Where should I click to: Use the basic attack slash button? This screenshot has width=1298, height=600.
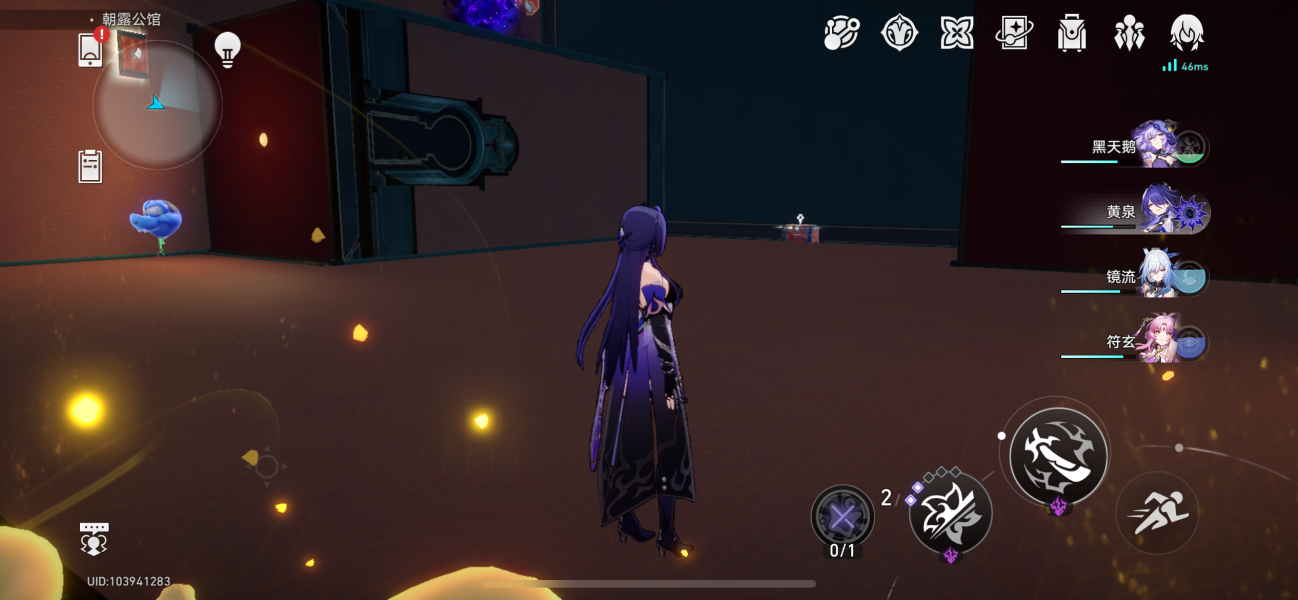click(x=1058, y=456)
